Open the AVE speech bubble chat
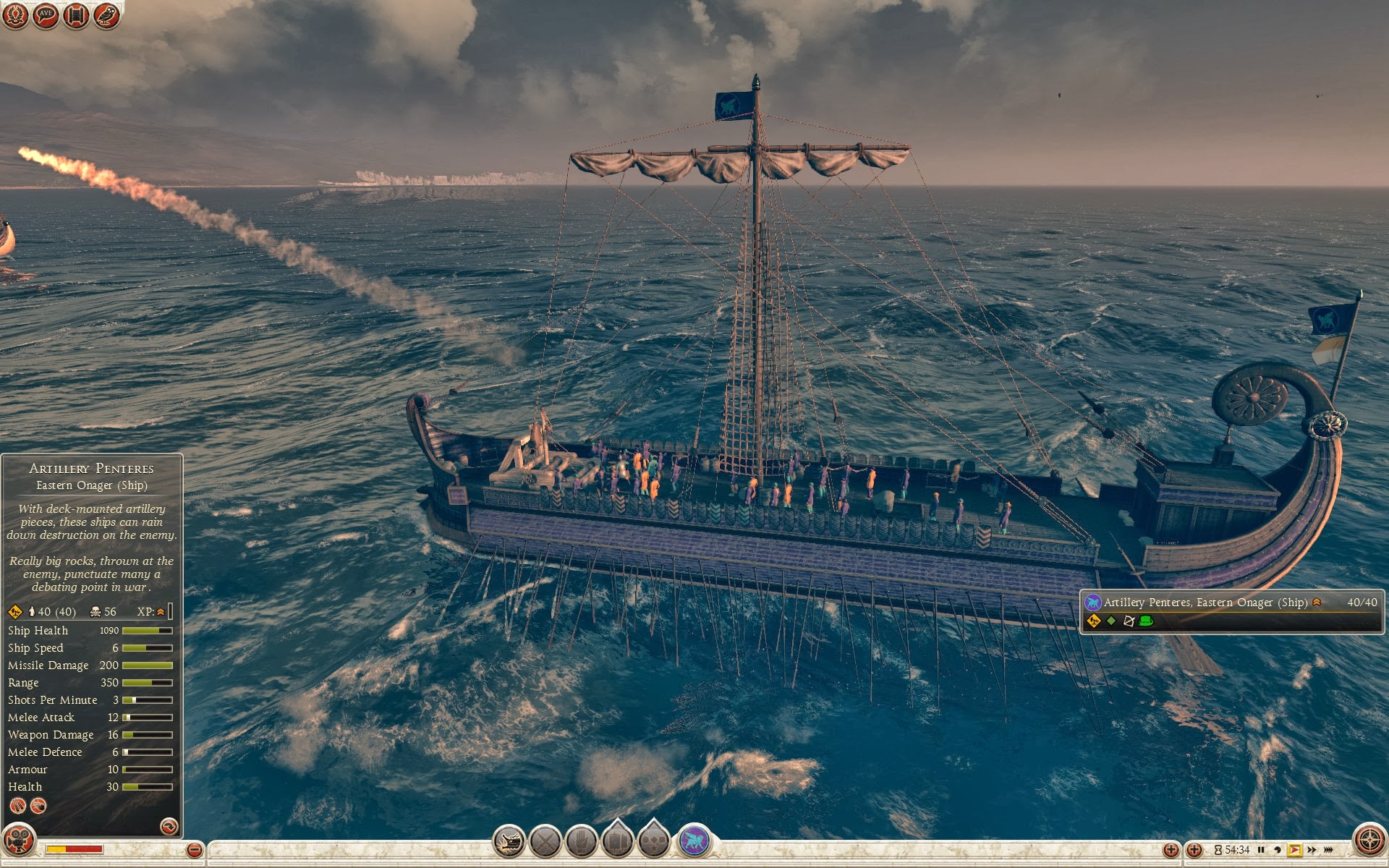The height and width of the screenshot is (868, 1389). pos(46,15)
